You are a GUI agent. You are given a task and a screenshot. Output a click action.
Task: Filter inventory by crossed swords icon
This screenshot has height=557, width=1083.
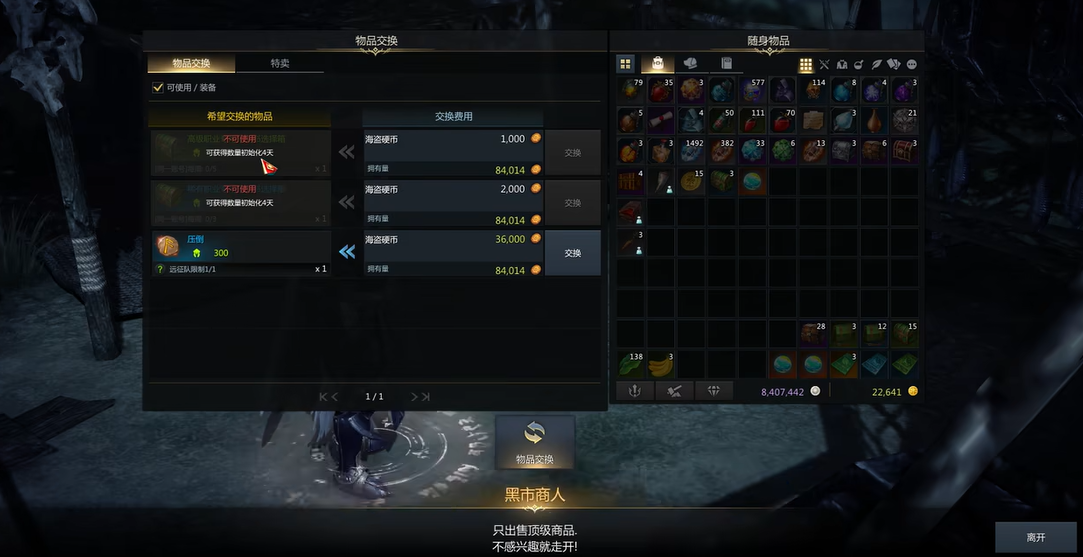point(824,65)
